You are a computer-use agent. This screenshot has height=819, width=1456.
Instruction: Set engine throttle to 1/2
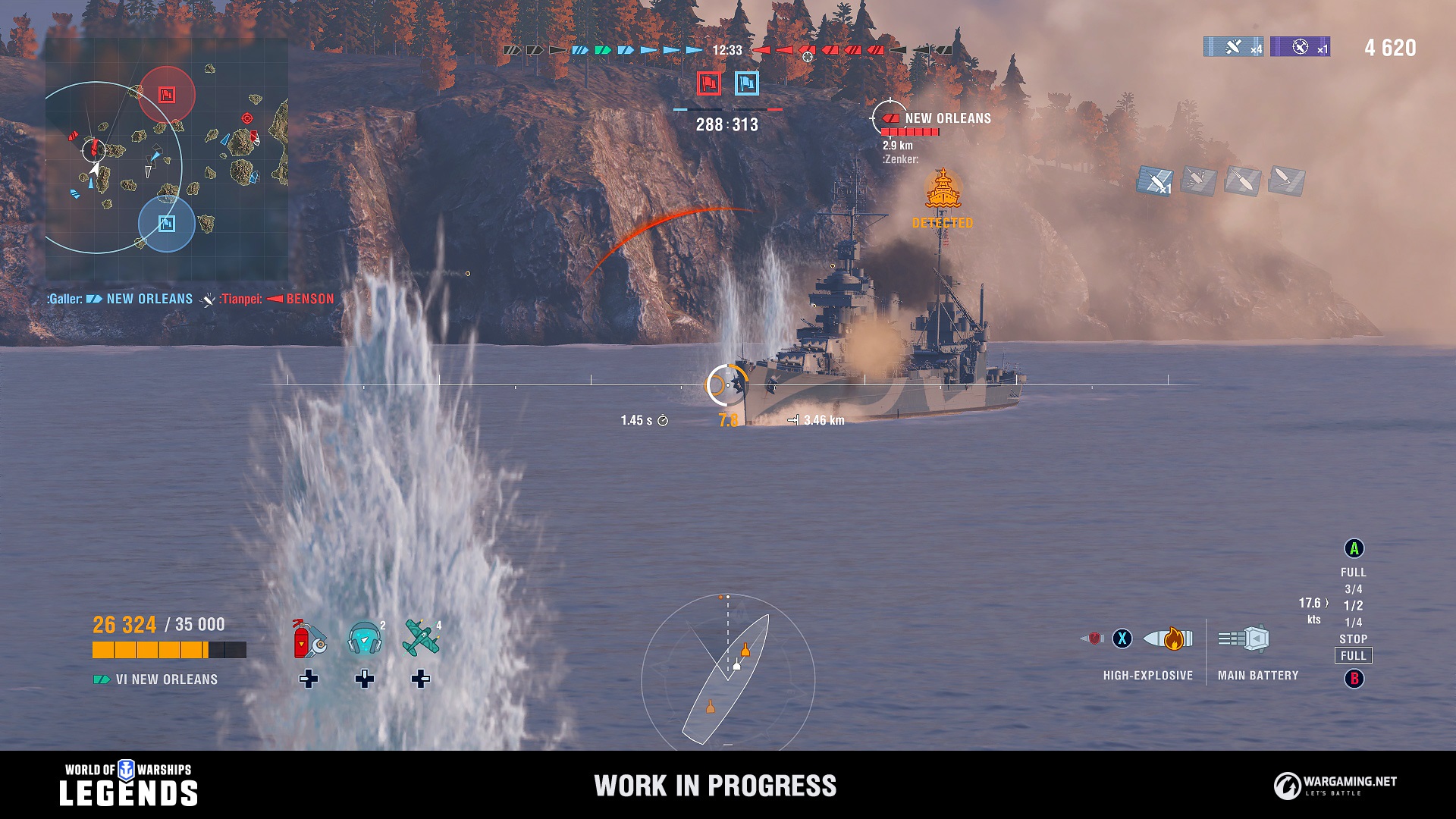(1354, 606)
